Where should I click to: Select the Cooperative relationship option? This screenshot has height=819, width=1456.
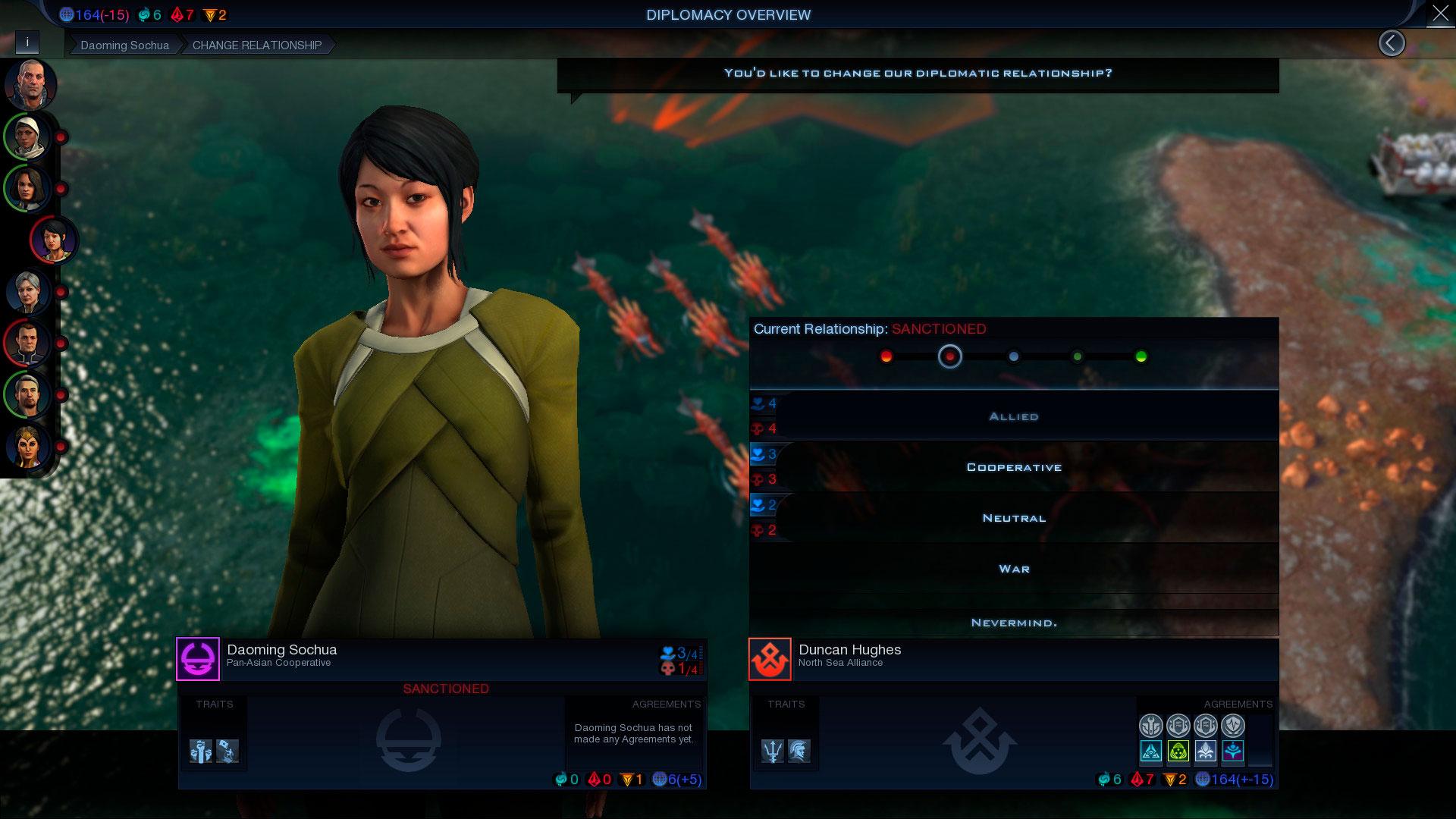(1013, 467)
